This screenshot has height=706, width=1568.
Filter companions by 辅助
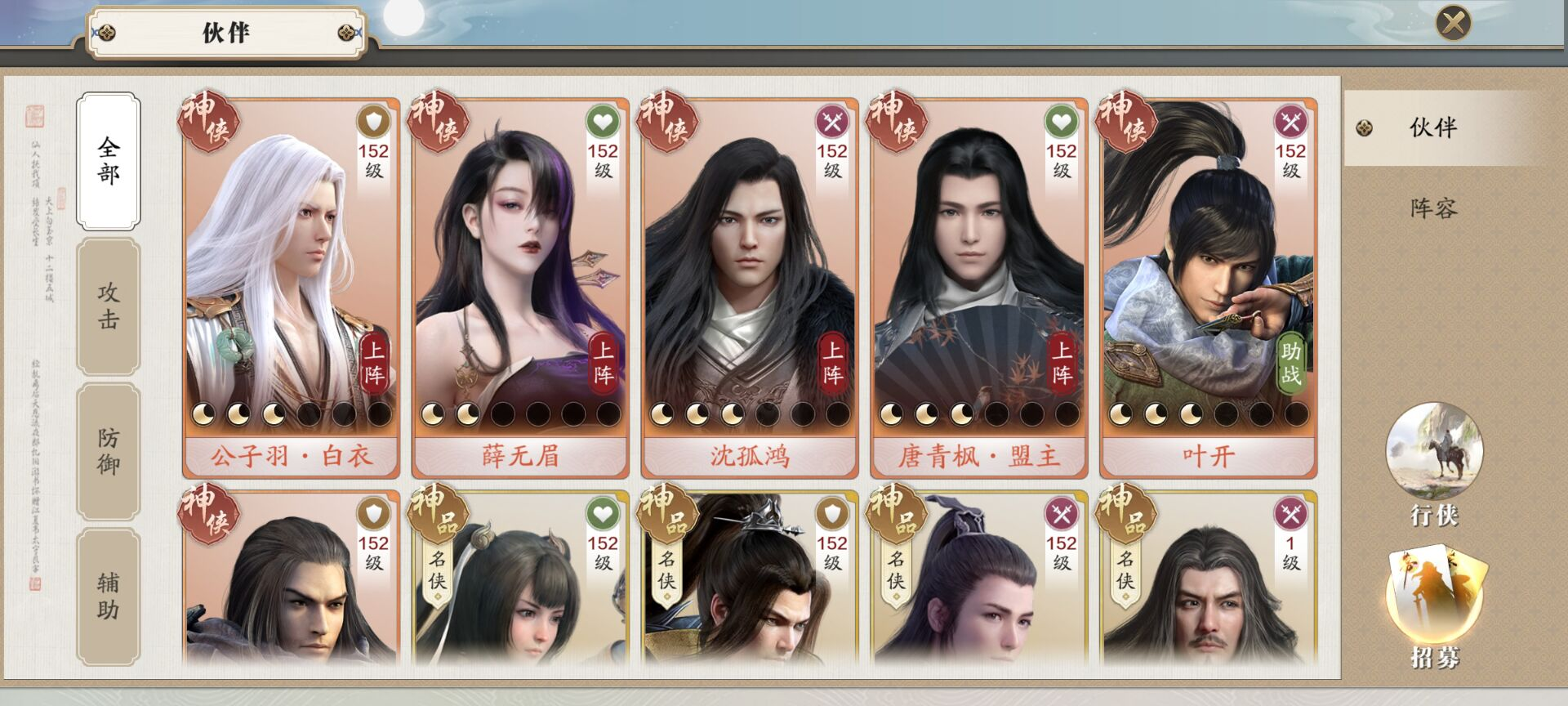coord(109,596)
